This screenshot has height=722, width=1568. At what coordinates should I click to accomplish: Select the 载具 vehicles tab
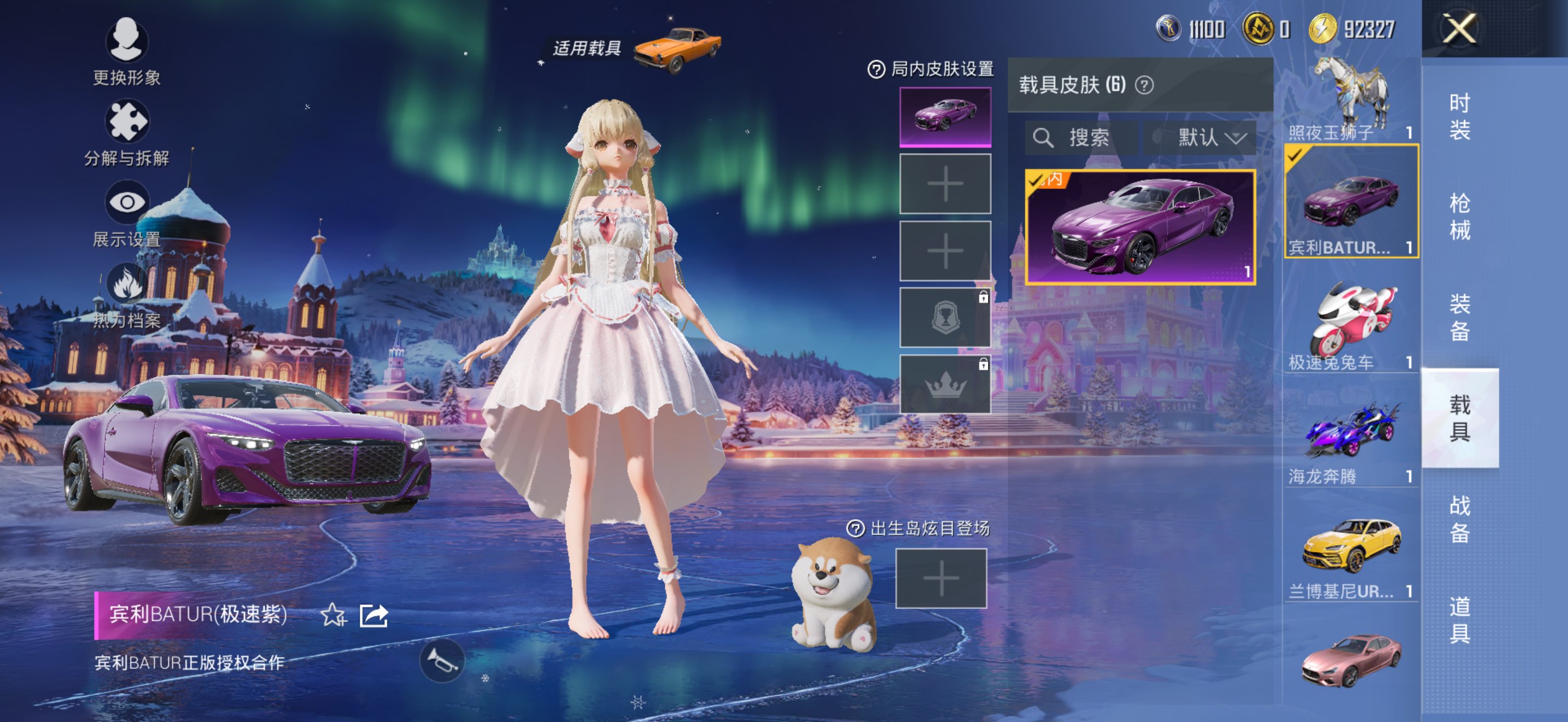[x=1459, y=418]
